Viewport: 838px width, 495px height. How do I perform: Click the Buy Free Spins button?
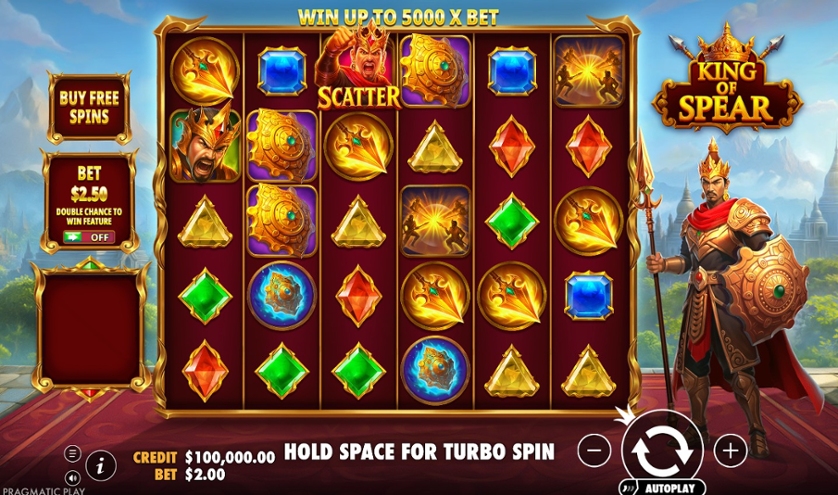click(89, 106)
